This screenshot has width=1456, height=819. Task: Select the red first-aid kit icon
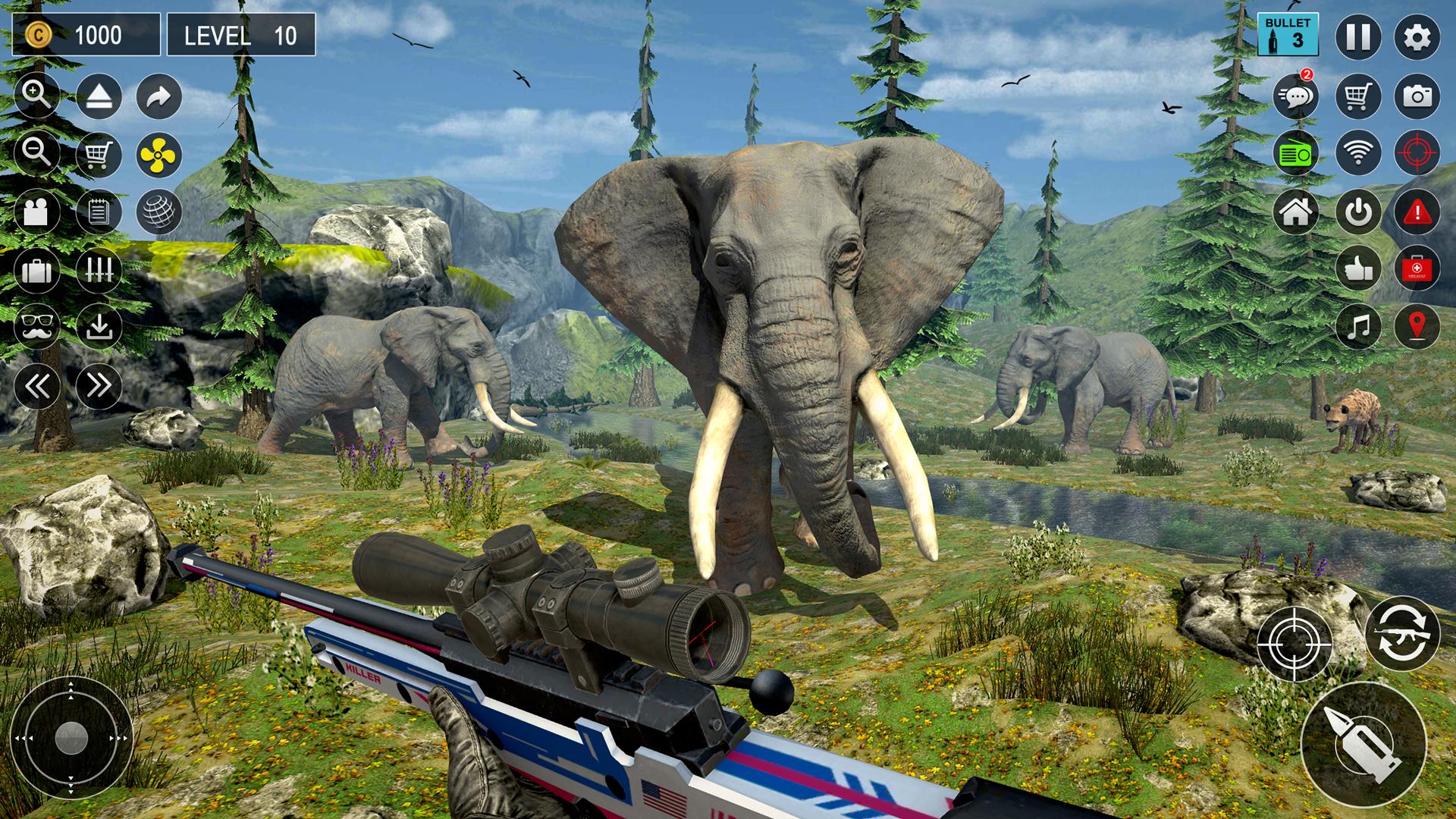(1417, 268)
